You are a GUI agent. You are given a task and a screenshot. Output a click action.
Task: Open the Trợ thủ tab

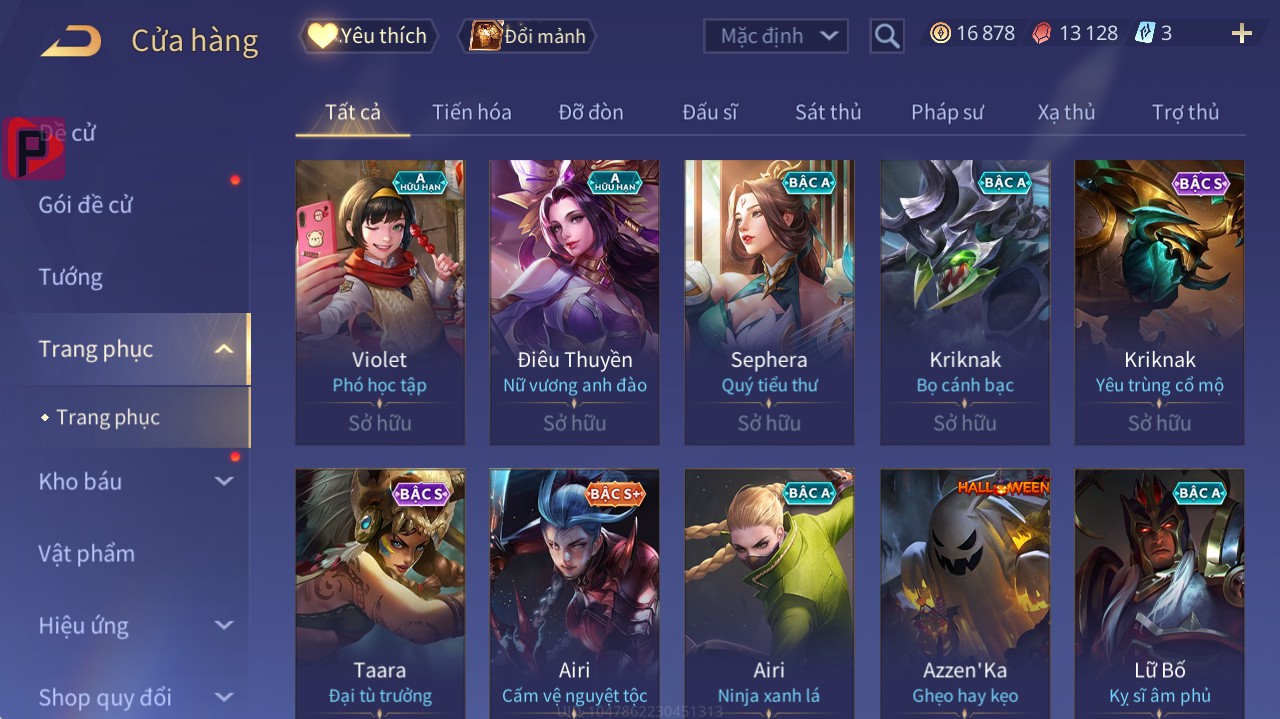pos(1185,112)
